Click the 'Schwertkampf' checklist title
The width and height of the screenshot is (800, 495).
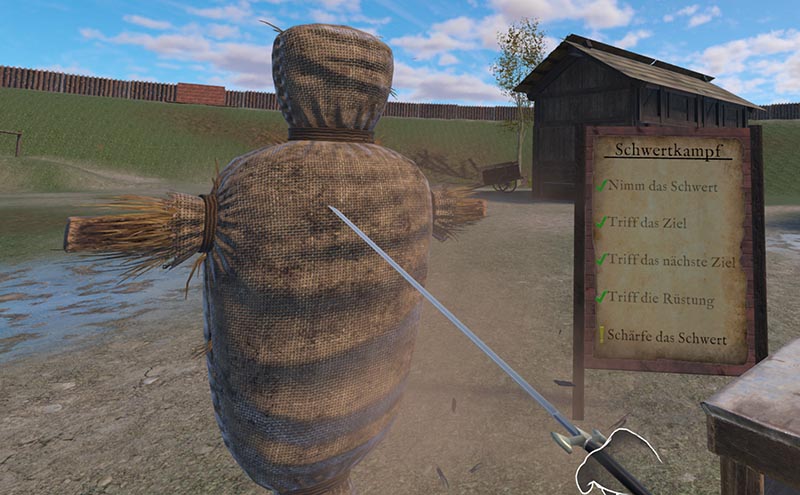[665, 150]
